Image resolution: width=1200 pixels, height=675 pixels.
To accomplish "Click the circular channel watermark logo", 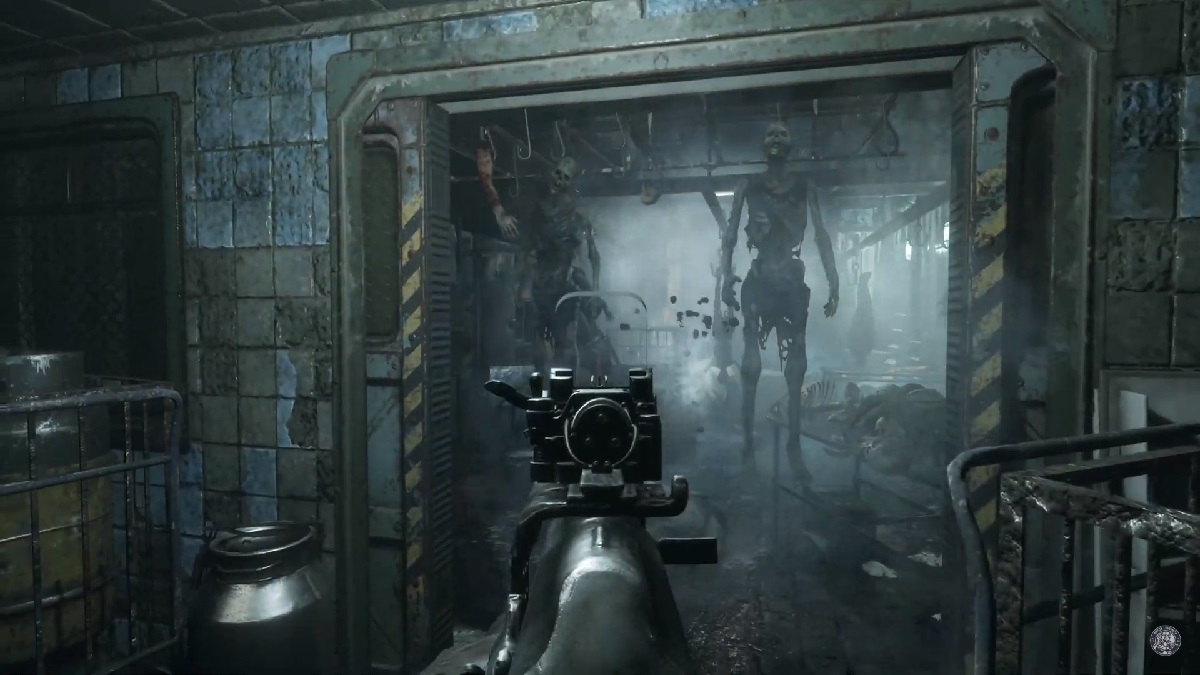I will pyautogui.click(x=1164, y=639).
